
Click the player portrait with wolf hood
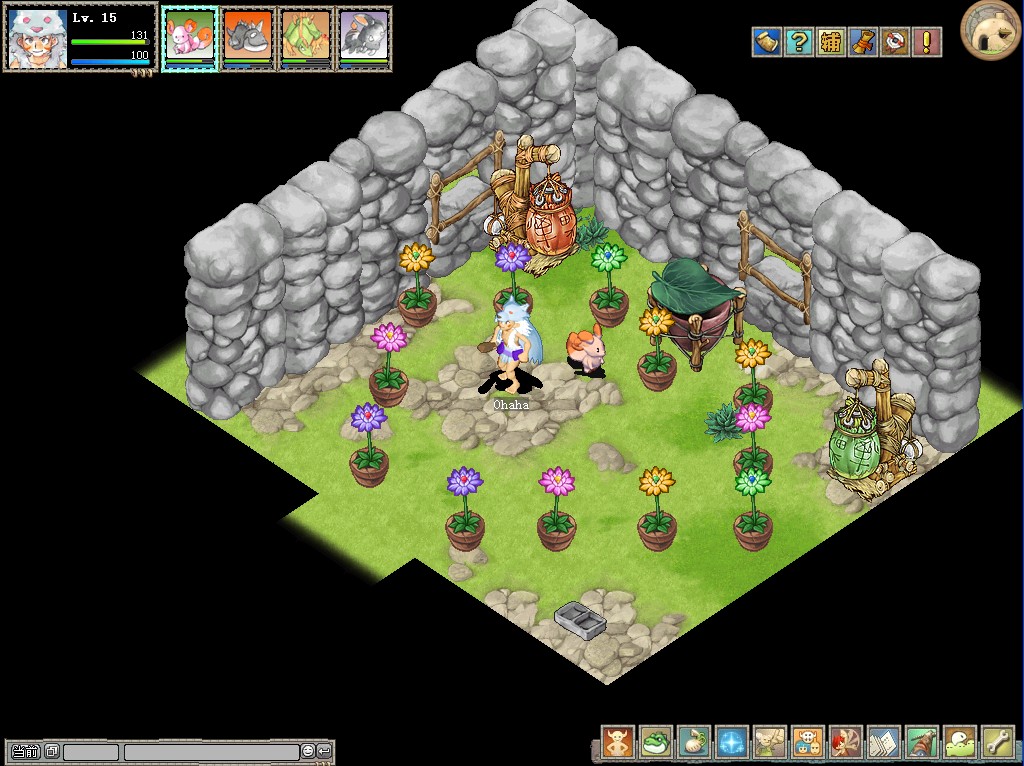click(x=38, y=38)
